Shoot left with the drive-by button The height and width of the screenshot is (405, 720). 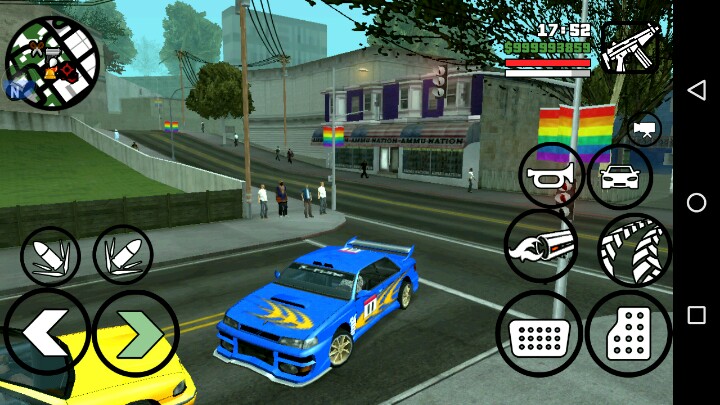point(50,256)
